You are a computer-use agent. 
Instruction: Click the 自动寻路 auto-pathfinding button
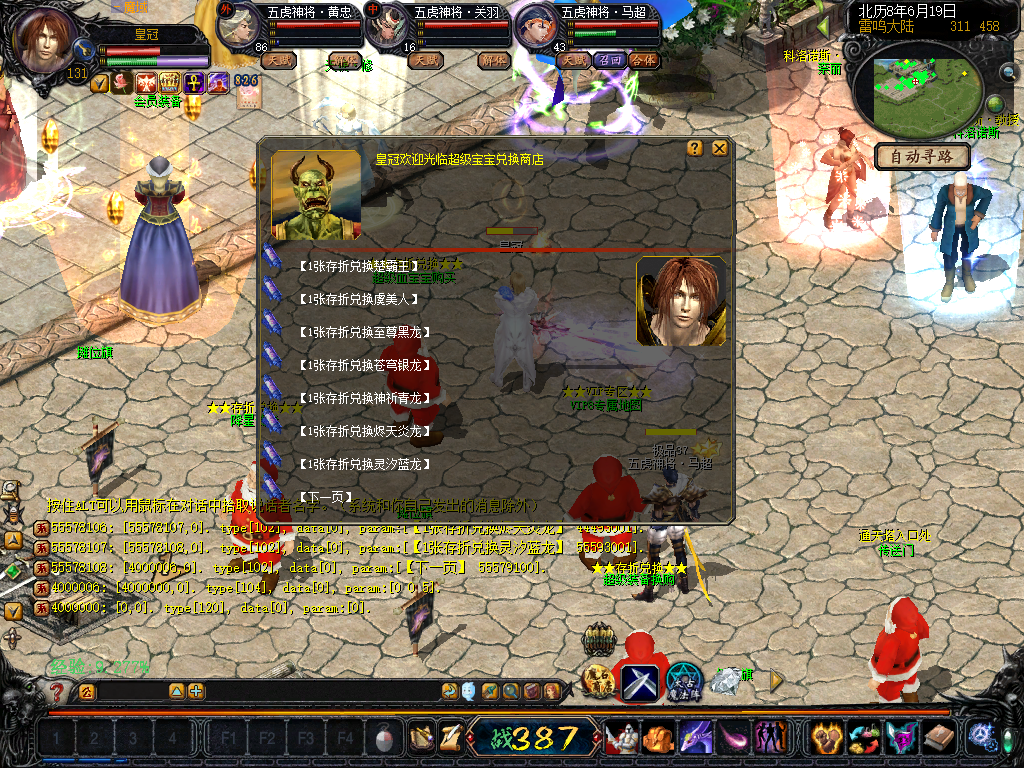(x=922, y=156)
